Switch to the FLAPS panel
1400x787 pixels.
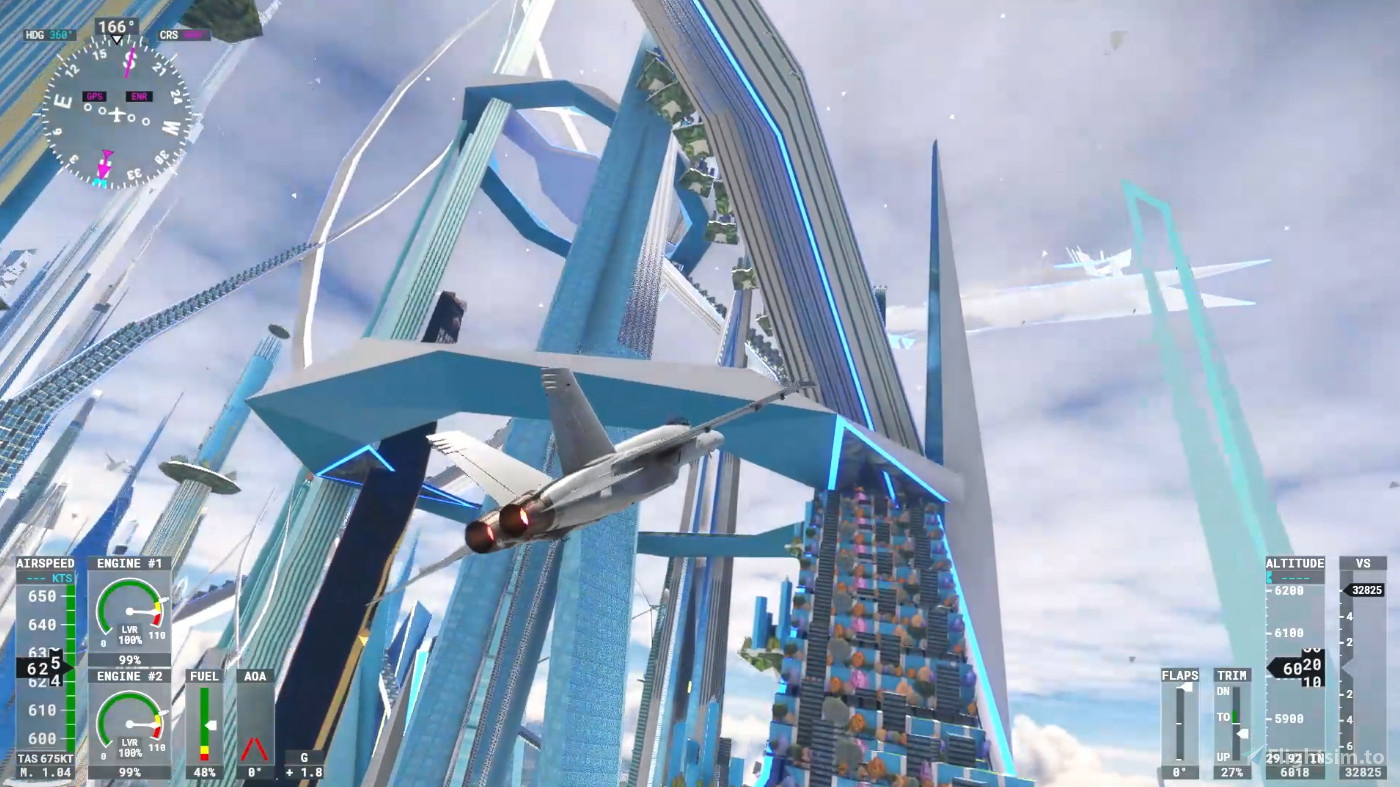(1180, 676)
